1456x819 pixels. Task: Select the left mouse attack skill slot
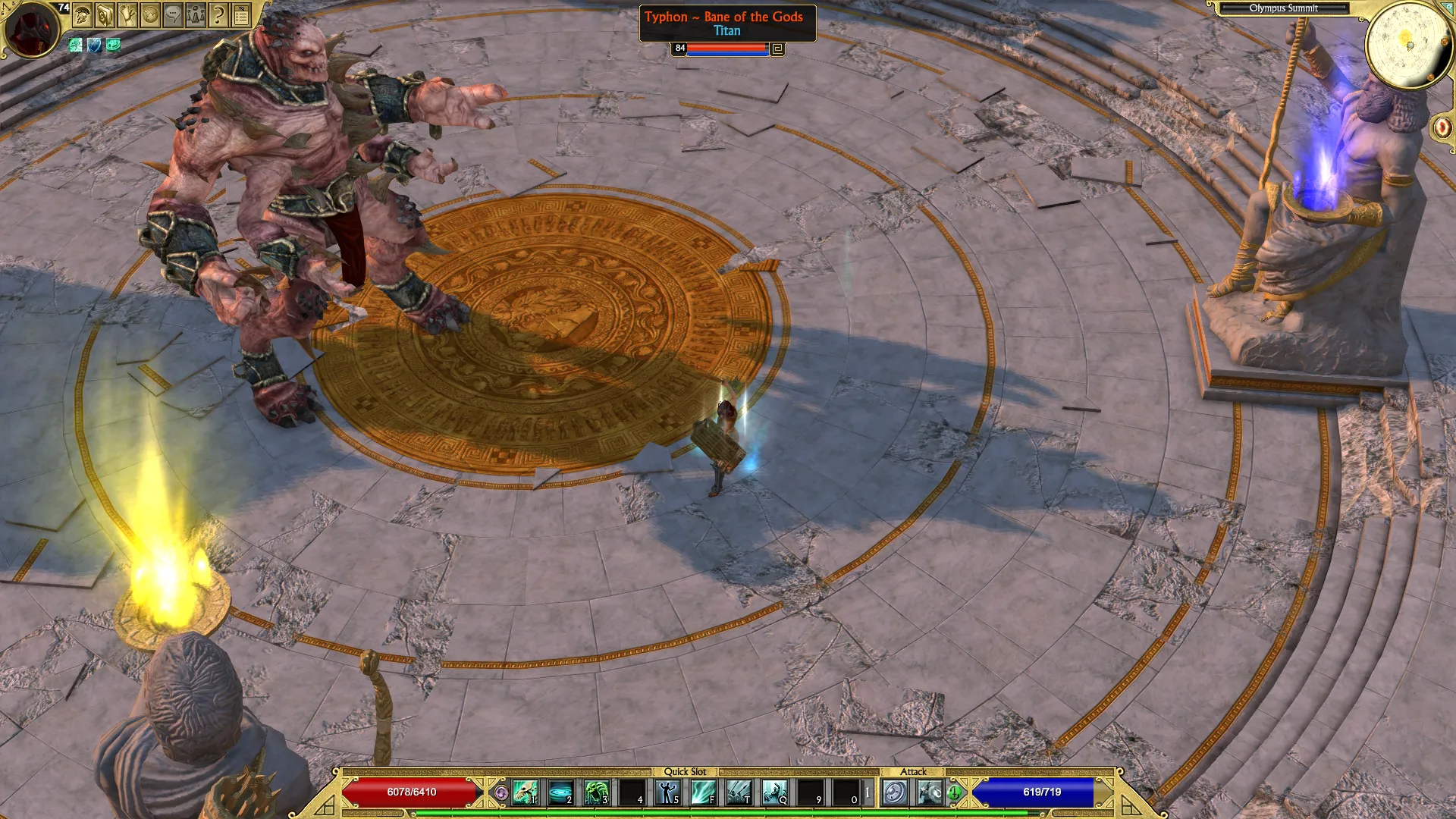pyautogui.click(x=895, y=792)
